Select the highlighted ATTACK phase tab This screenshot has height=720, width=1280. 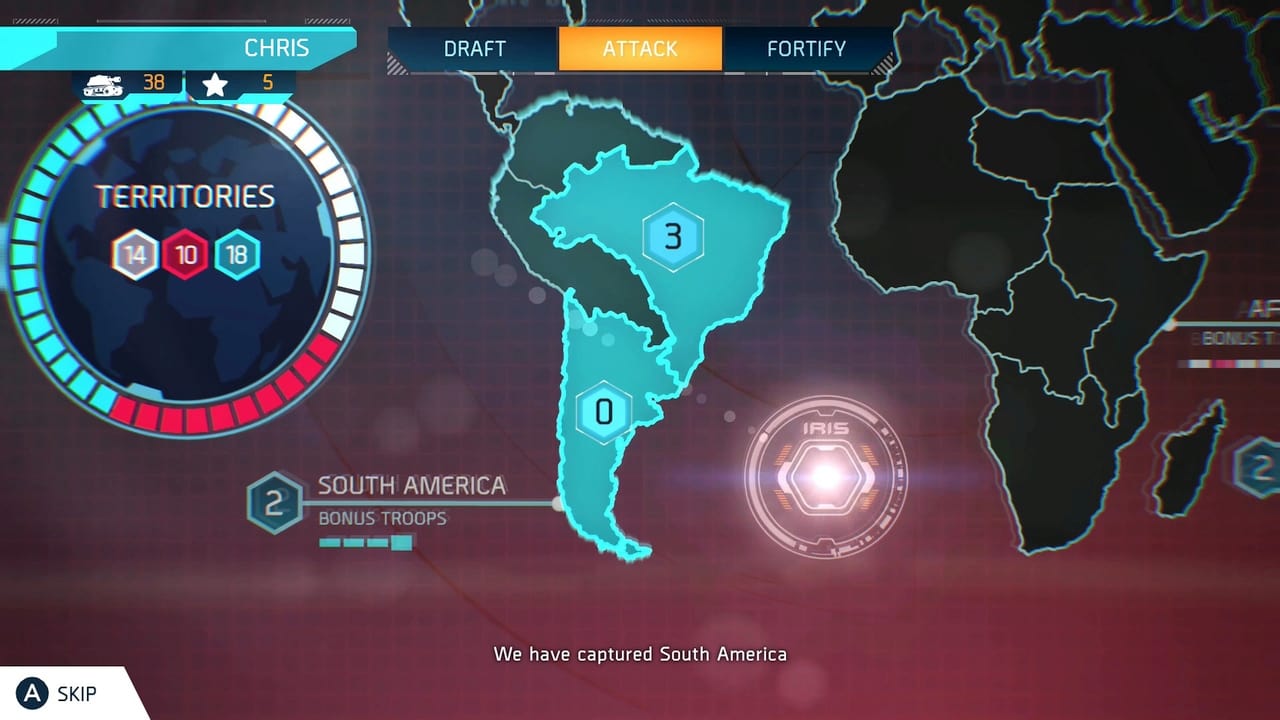640,48
